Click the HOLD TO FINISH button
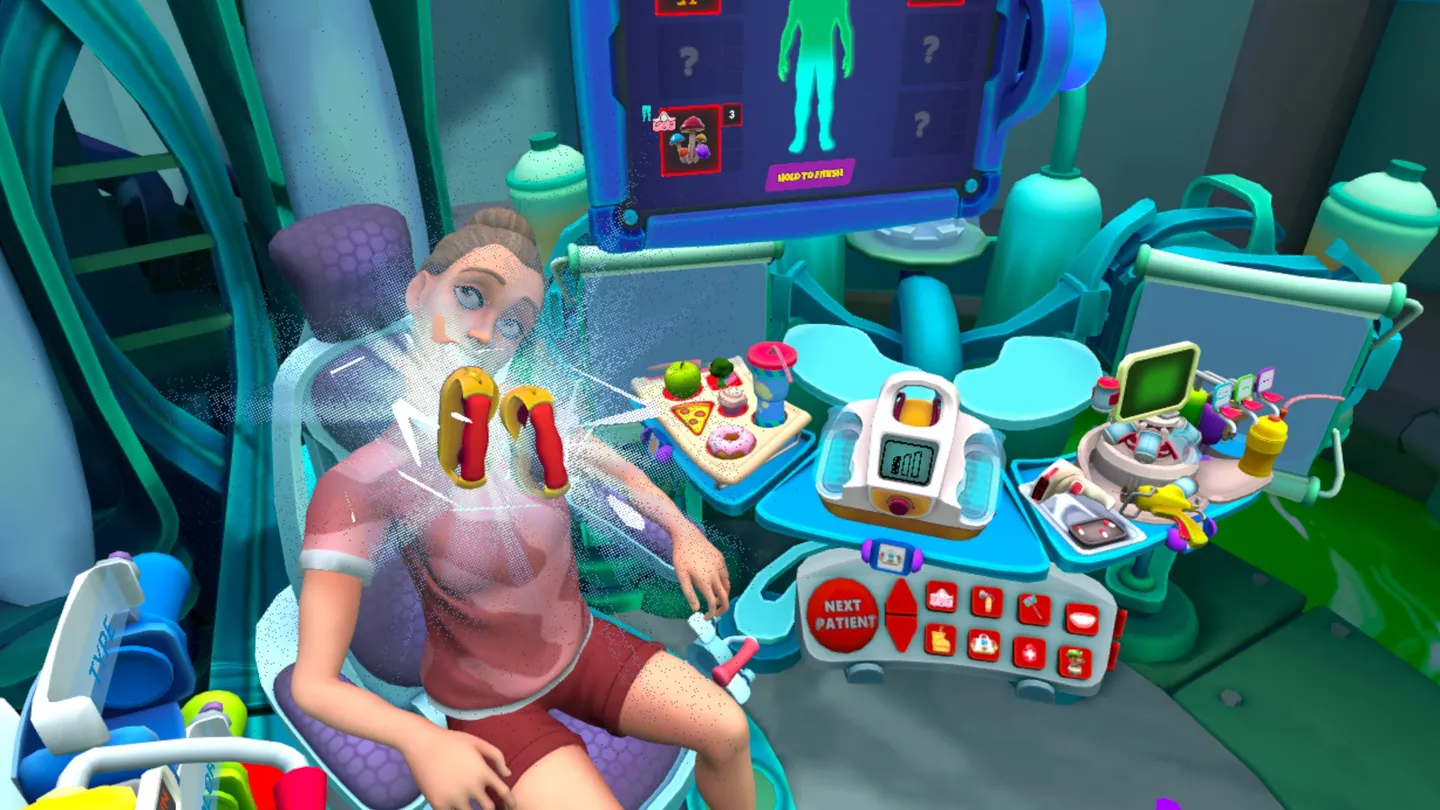 click(811, 176)
